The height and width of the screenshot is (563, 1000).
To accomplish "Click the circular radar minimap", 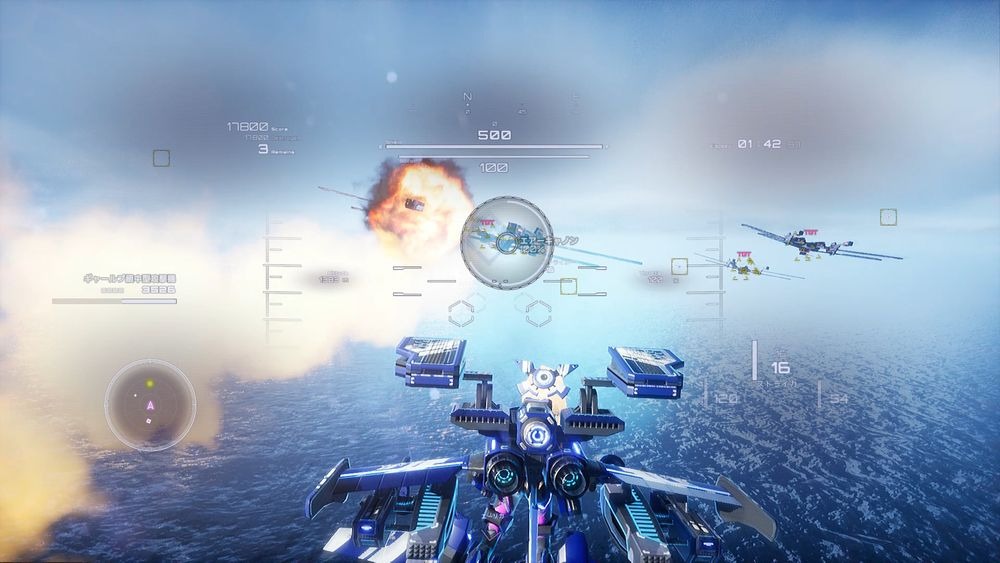I will 150,404.
